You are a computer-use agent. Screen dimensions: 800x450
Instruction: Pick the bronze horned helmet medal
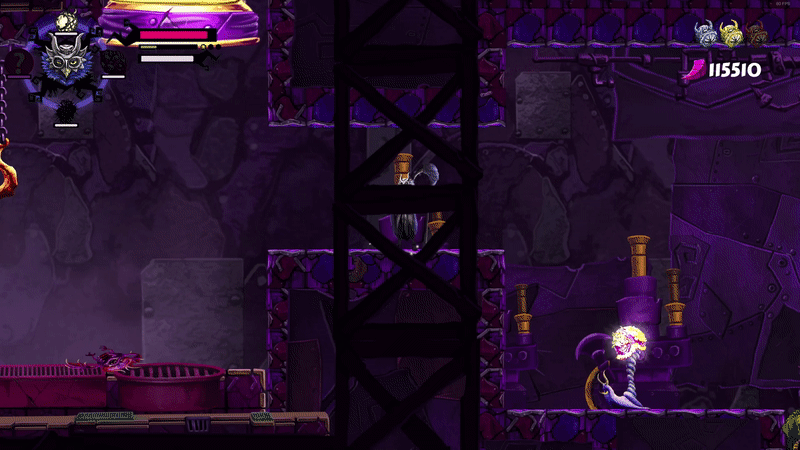[x=755, y=33]
